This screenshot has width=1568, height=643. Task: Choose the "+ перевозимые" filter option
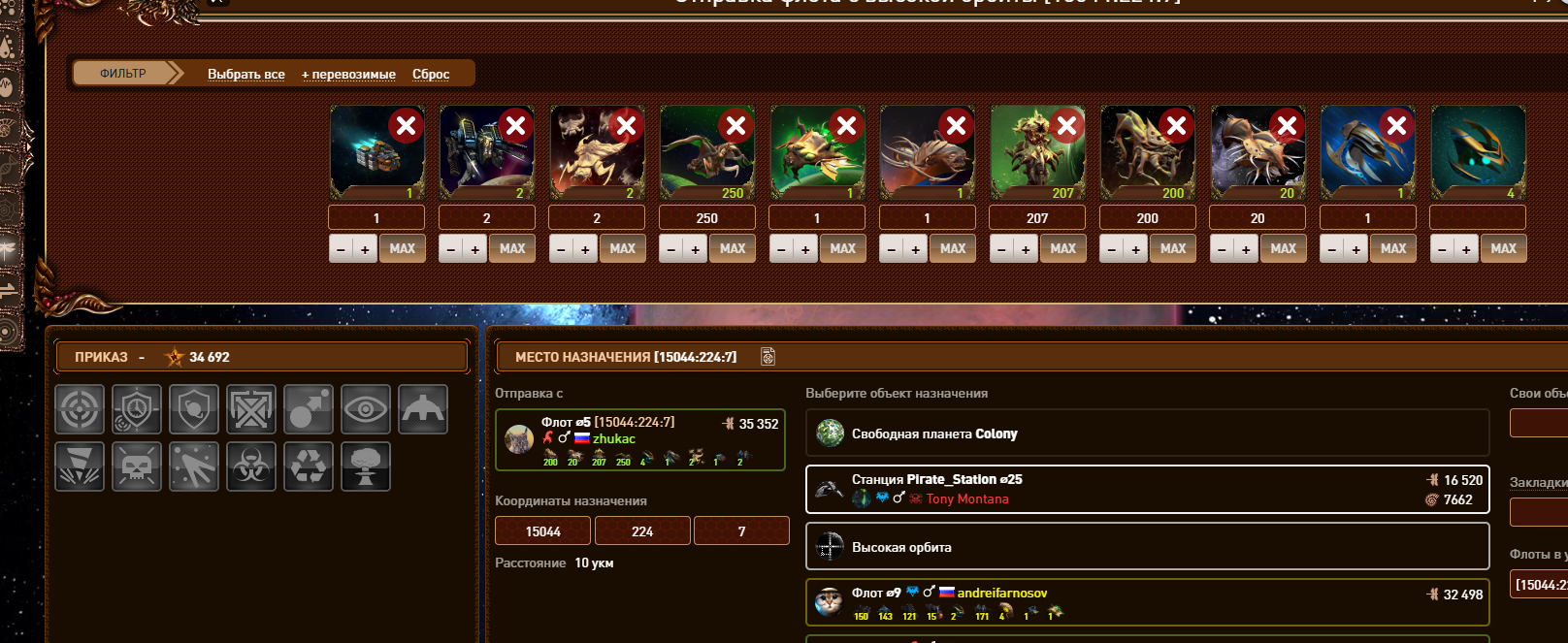348,74
